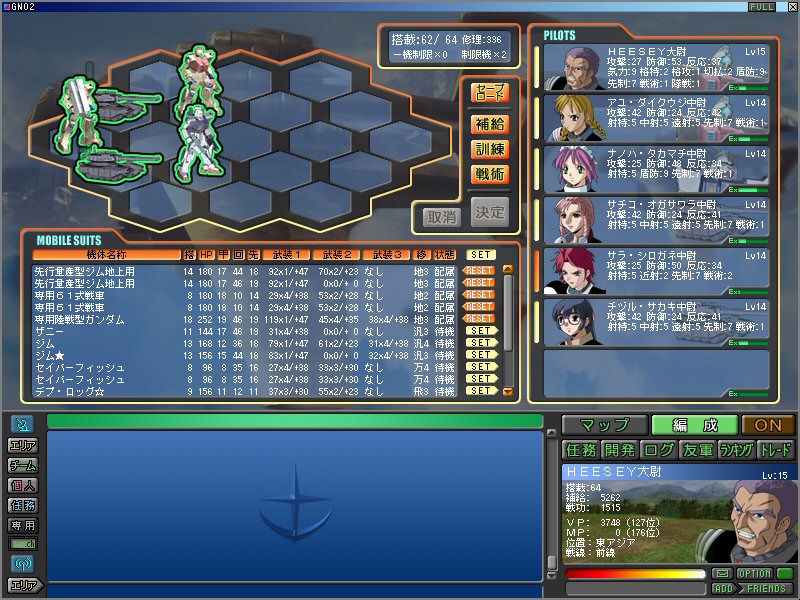Viewport: 800px width, 600px height.
Task: Click the FULL button in the title bar
Action: 759,7
